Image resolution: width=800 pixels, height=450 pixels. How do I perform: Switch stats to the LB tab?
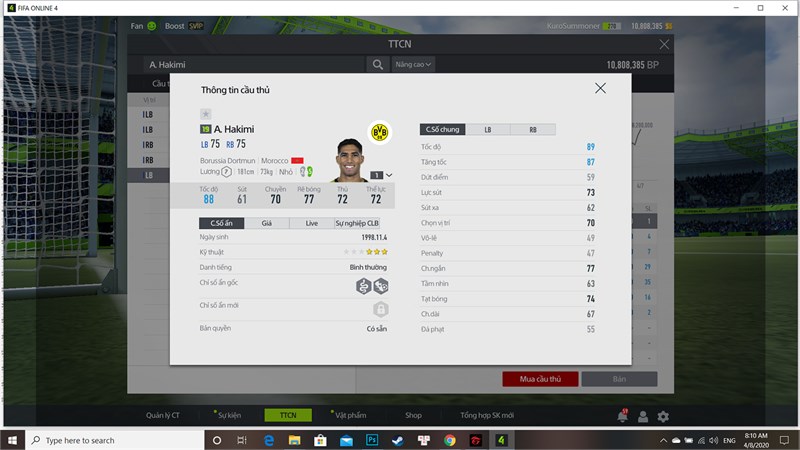tap(487, 129)
